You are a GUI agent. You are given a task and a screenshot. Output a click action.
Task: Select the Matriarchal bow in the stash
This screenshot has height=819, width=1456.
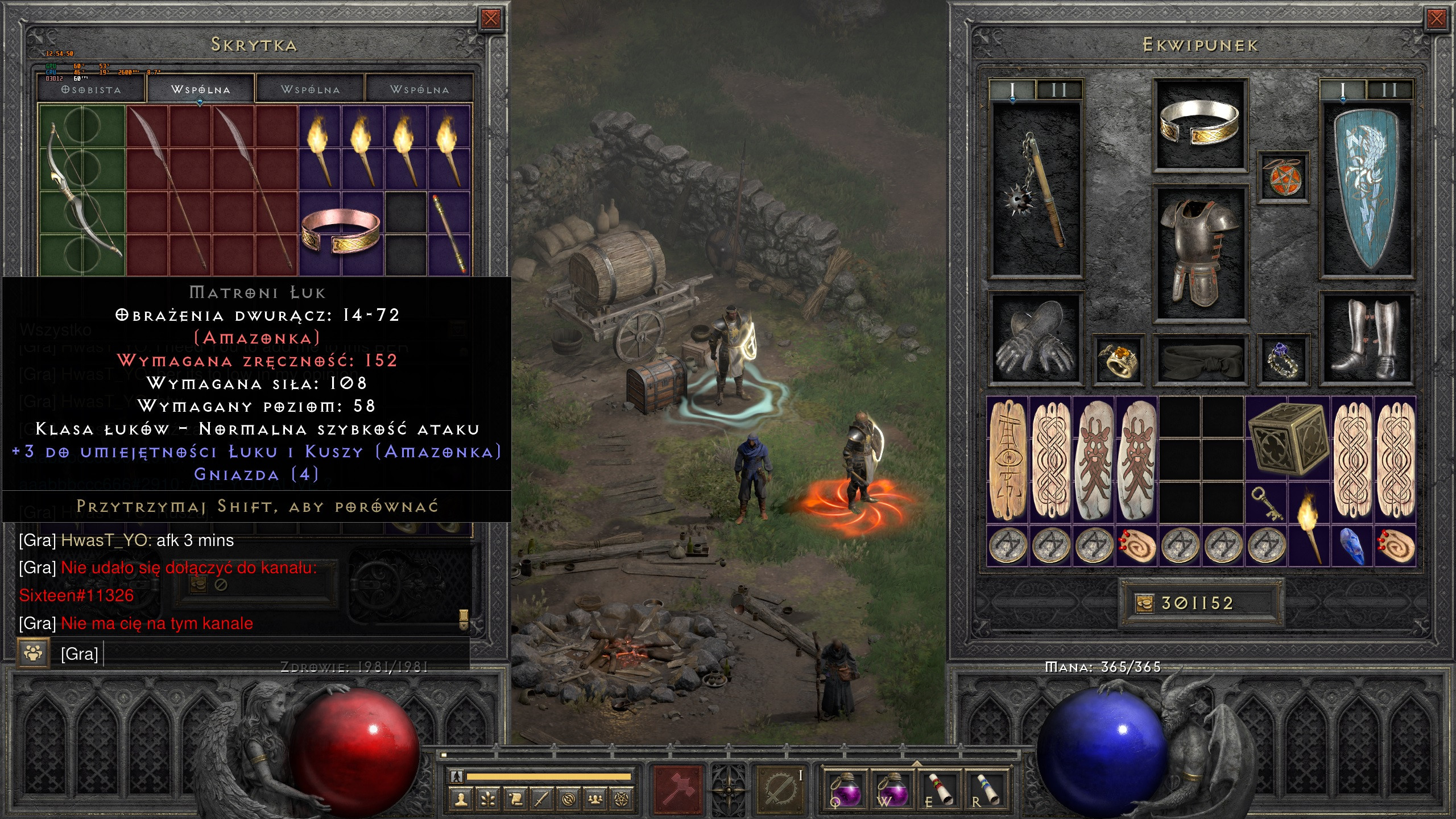point(81,191)
